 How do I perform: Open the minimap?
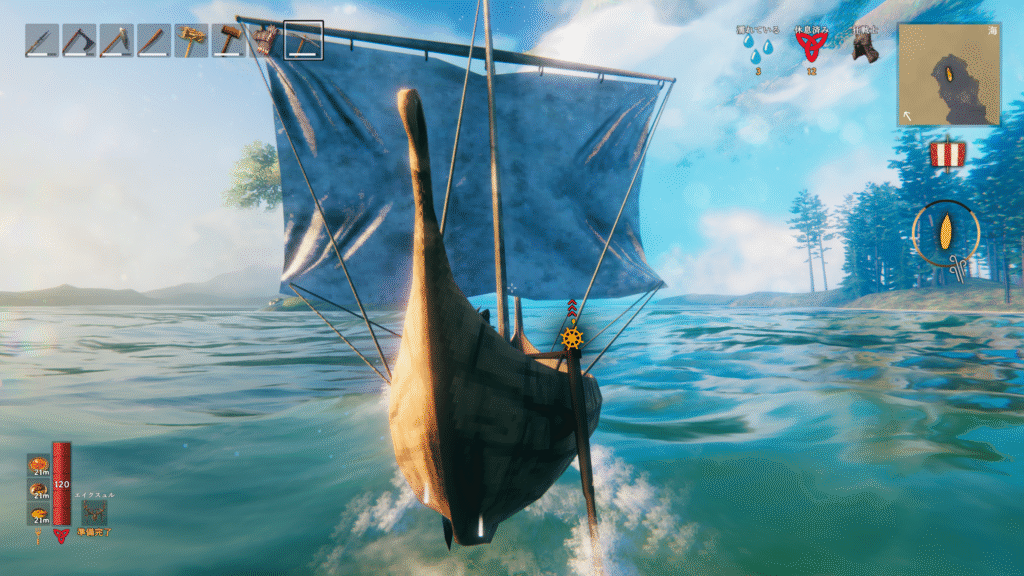(948, 74)
